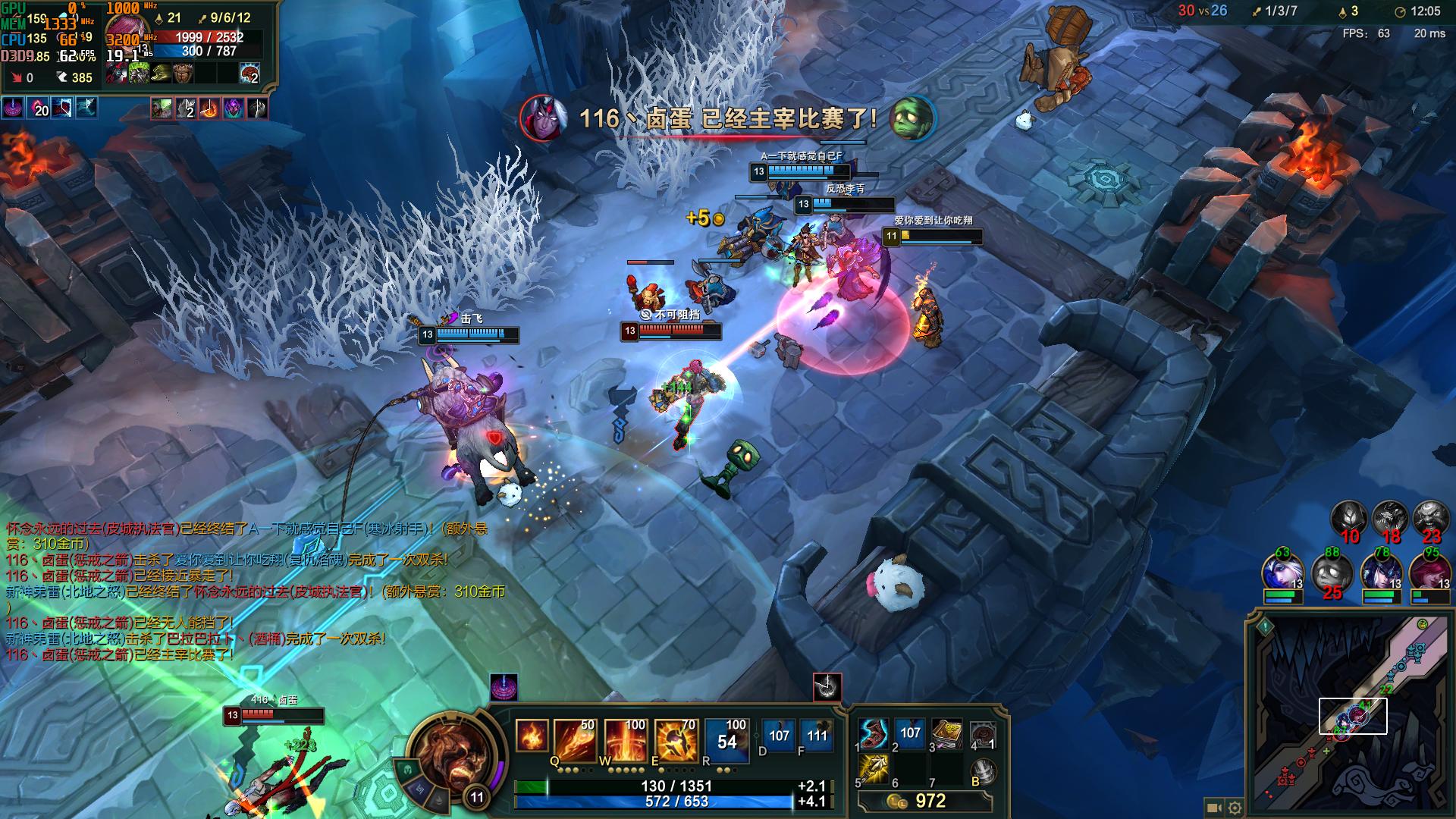The width and height of the screenshot is (1456, 819).
Task: Click the flame passive ability icon
Action: pyautogui.click(x=531, y=736)
